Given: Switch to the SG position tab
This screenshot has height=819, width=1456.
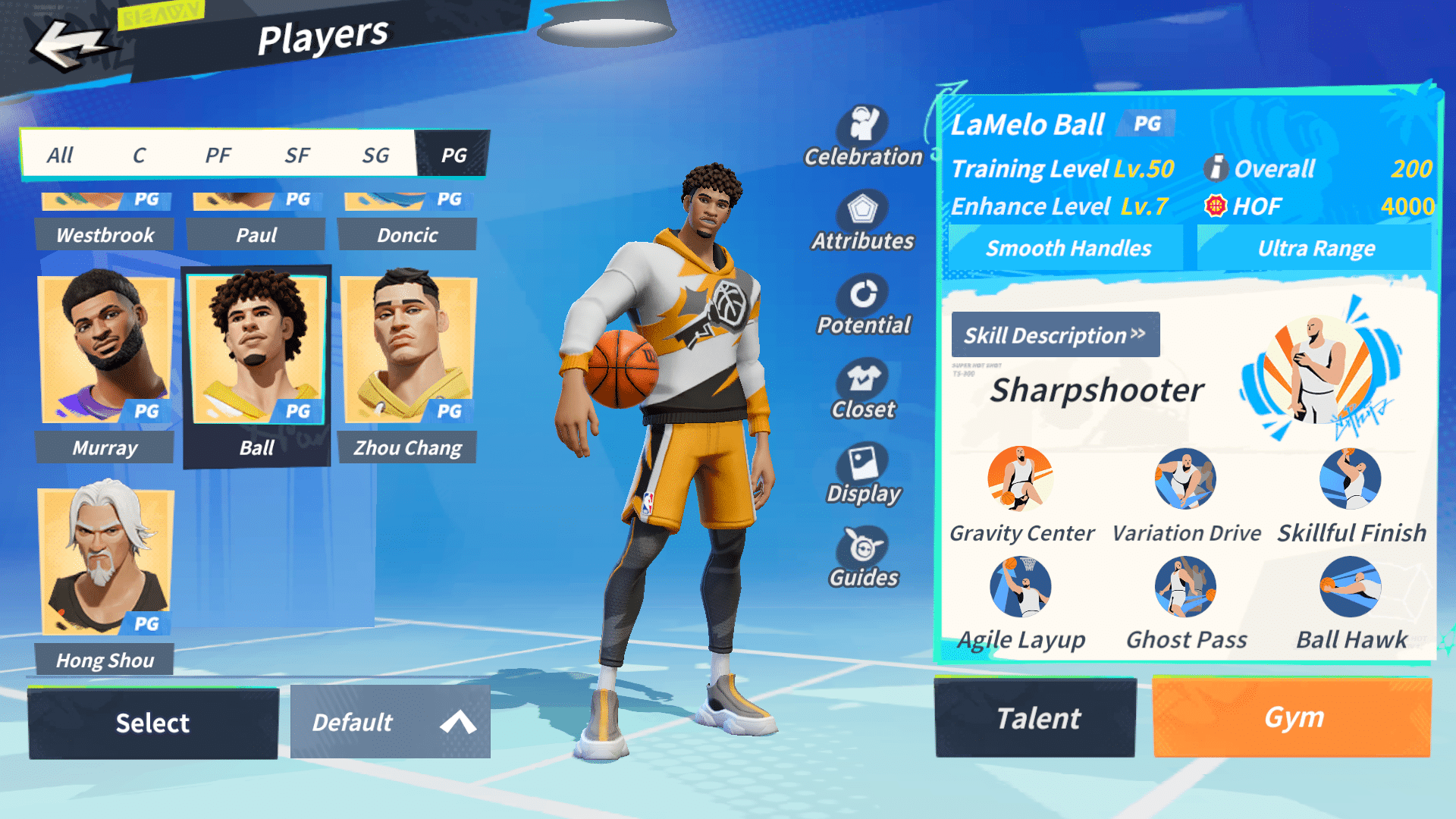Looking at the screenshot, I should point(375,155).
